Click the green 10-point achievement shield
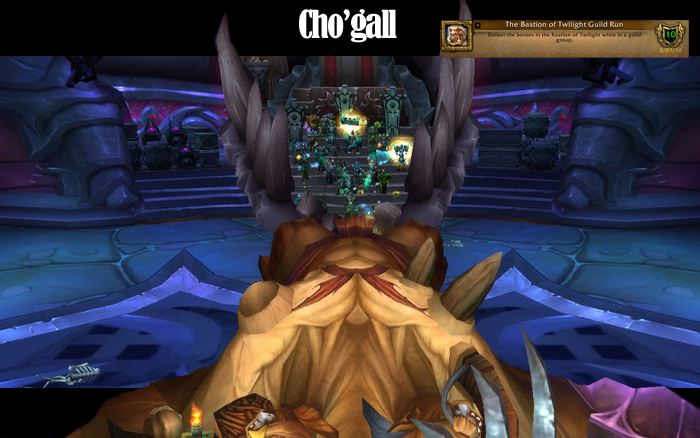This screenshot has height=438, width=700. (x=670, y=35)
